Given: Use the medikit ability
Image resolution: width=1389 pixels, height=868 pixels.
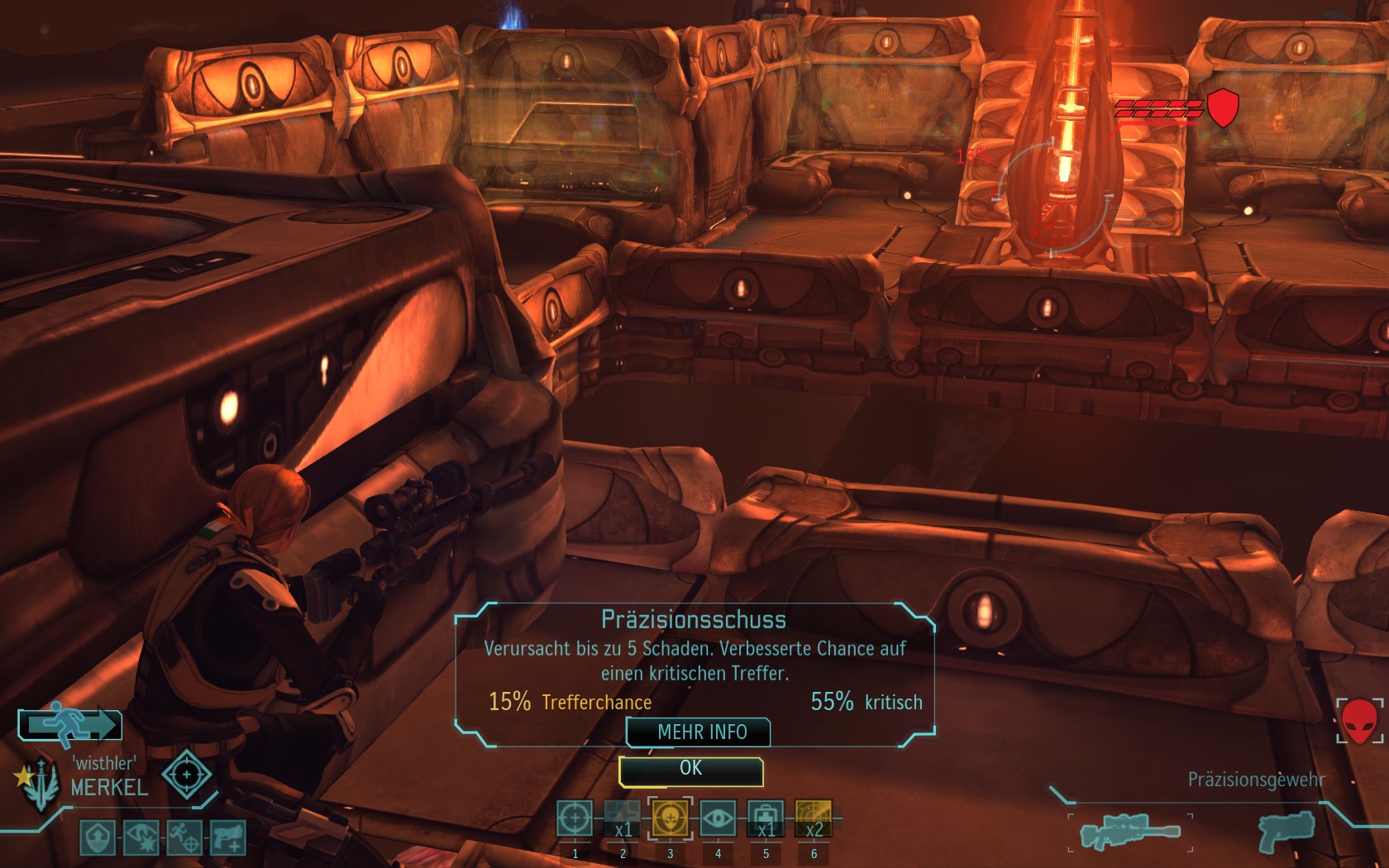Looking at the screenshot, I should (766, 818).
